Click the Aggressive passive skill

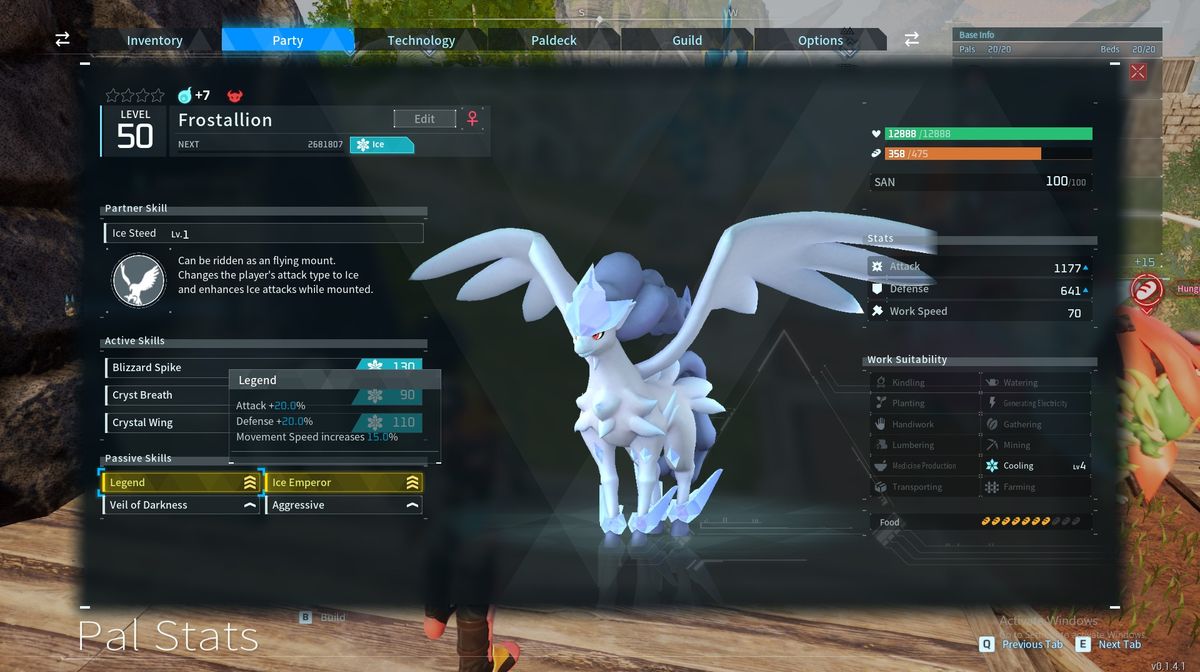coord(344,505)
